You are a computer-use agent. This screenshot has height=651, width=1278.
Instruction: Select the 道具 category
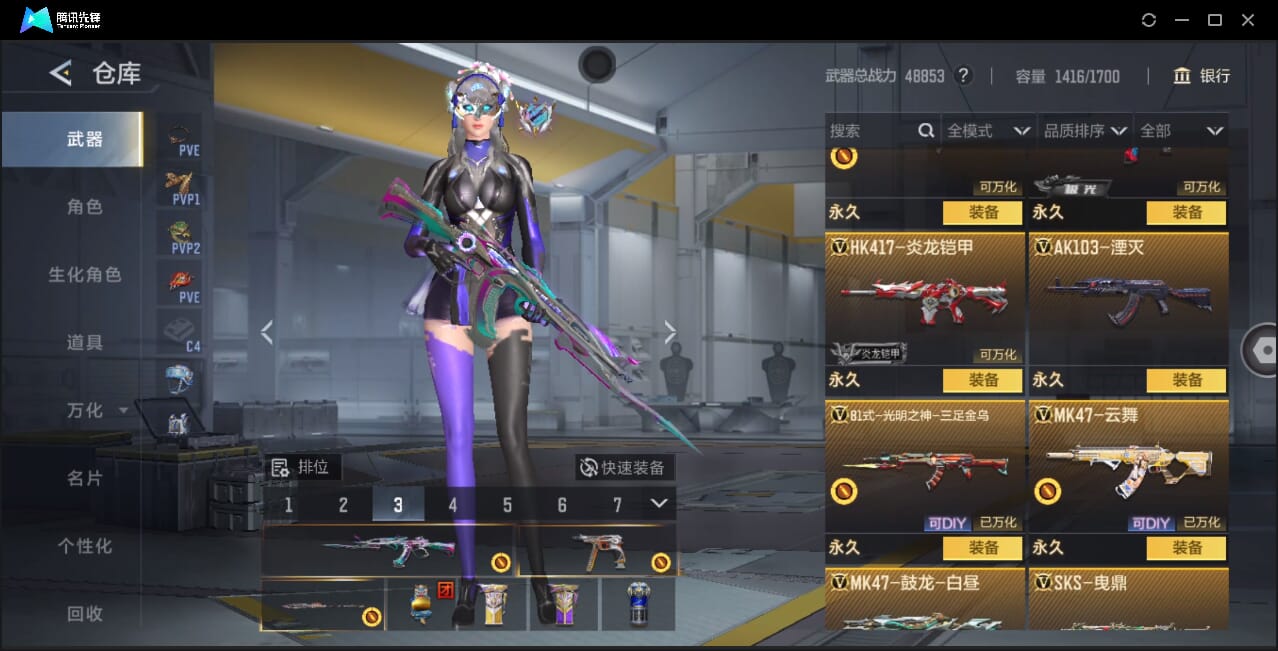pyautogui.click(x=85, y=343)
